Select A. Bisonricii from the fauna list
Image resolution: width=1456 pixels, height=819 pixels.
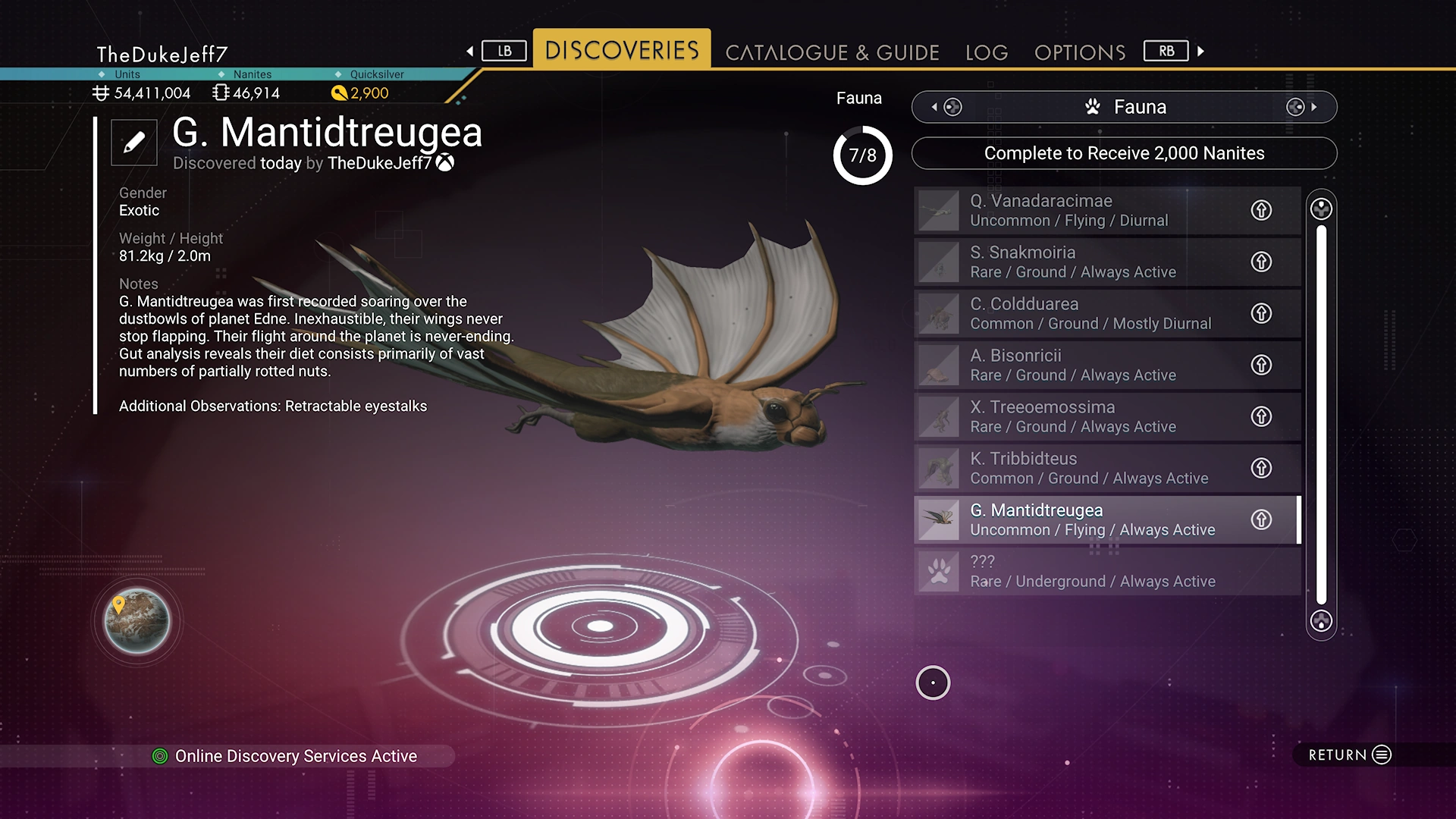1084,365
